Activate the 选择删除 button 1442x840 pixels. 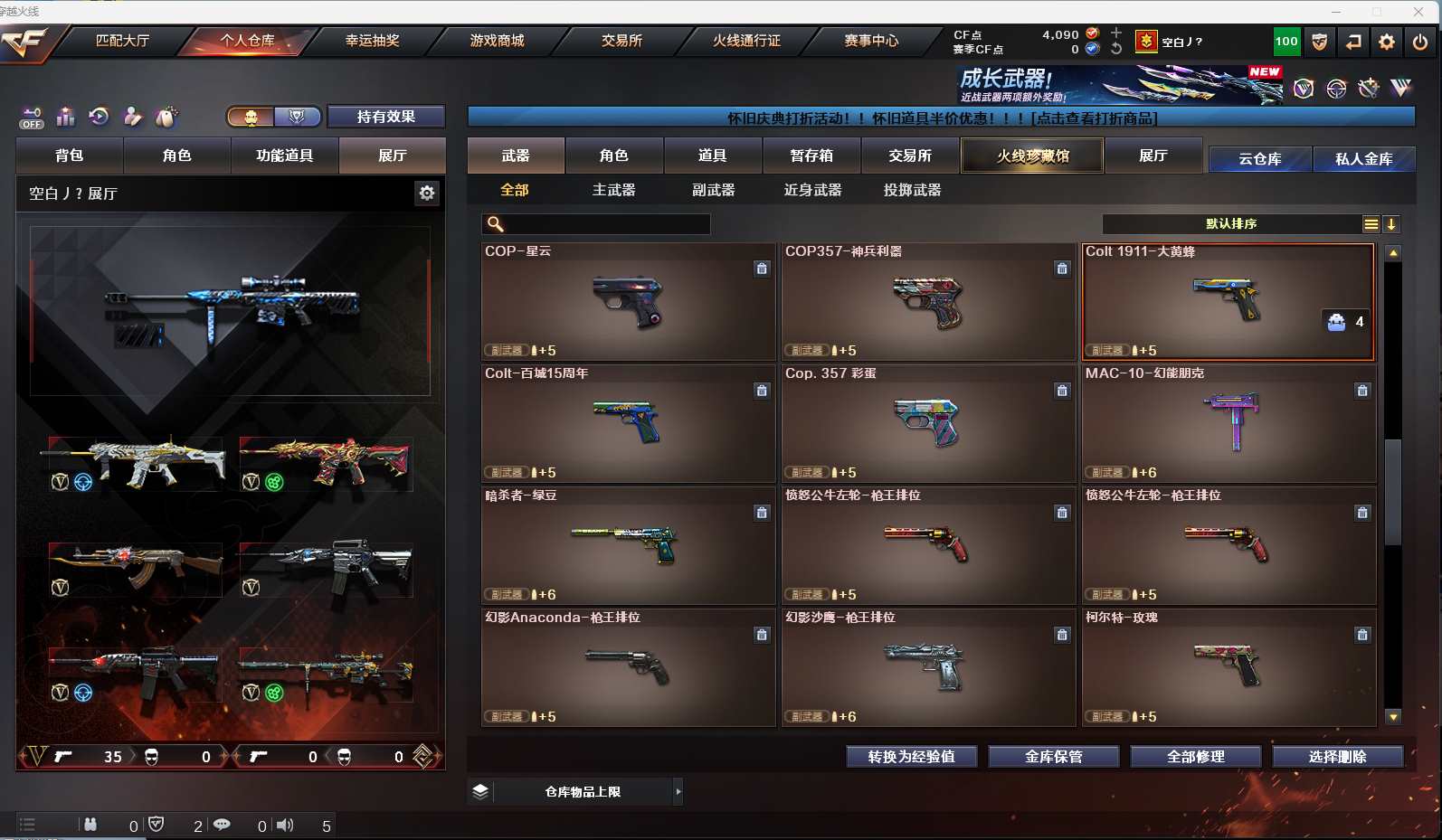click(x=1337, y=757)
